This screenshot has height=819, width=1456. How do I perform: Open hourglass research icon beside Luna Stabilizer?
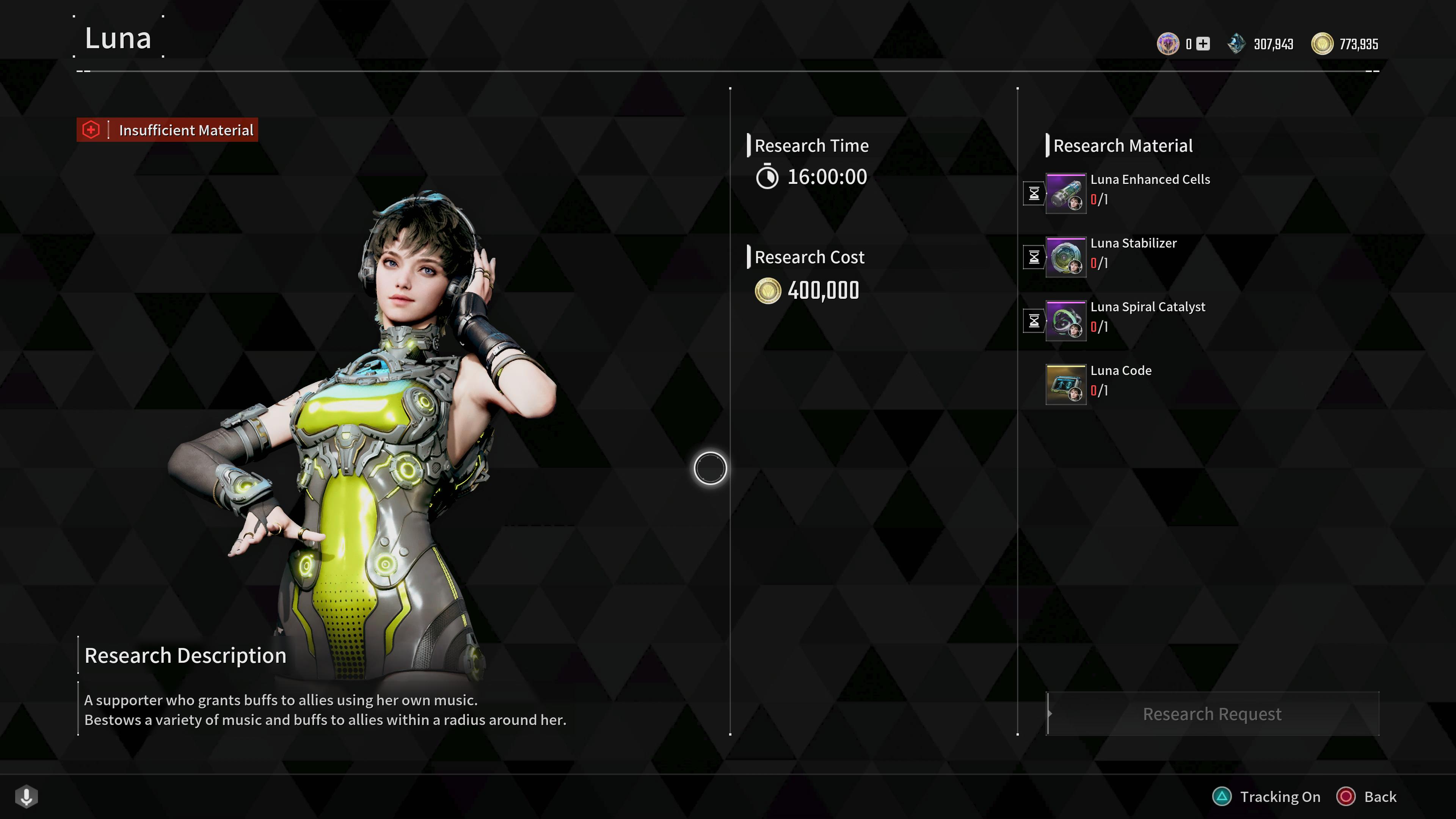click(1034, 258)
